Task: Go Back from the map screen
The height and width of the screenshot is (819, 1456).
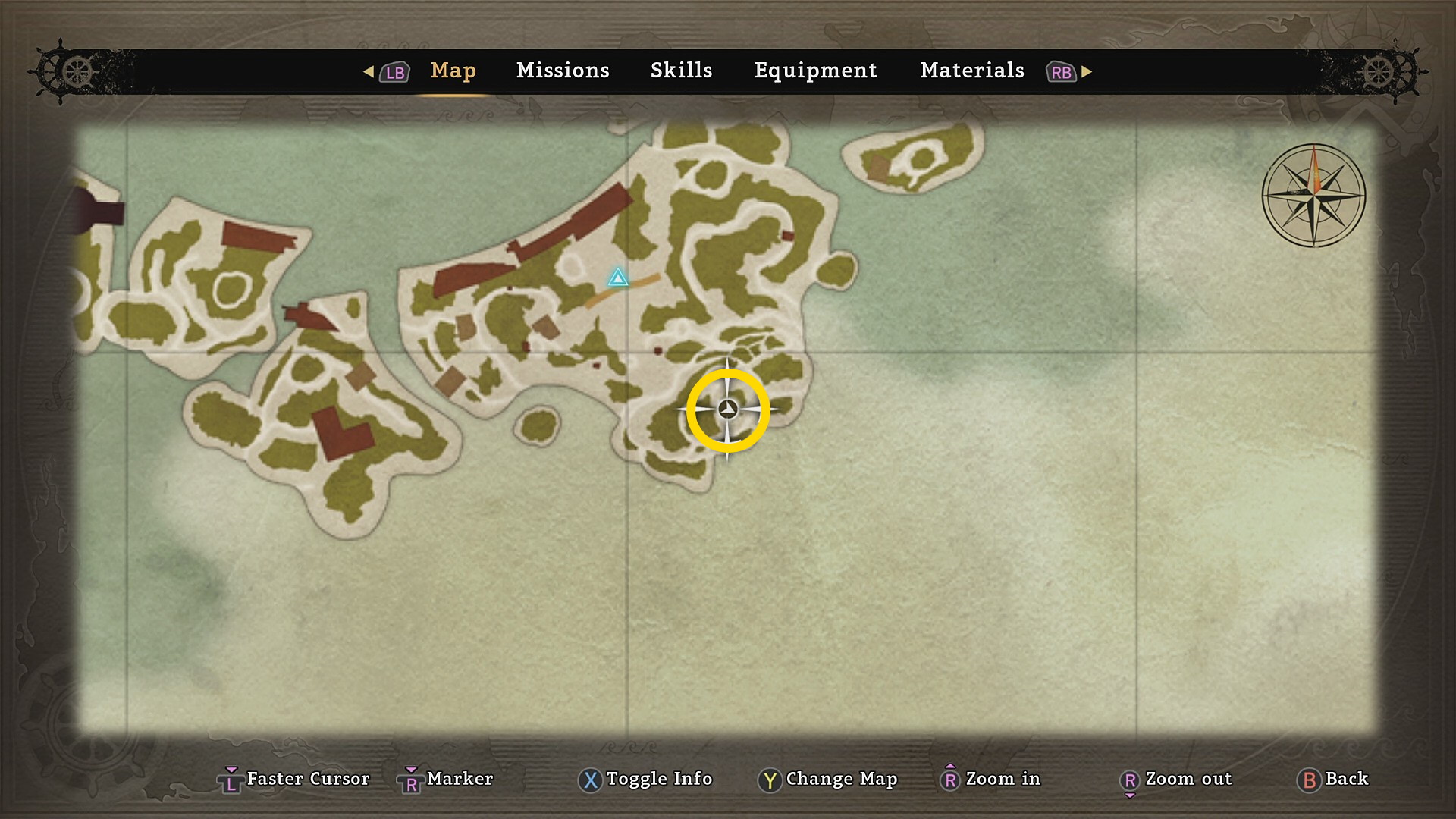Action: [x=1332, y=779]
